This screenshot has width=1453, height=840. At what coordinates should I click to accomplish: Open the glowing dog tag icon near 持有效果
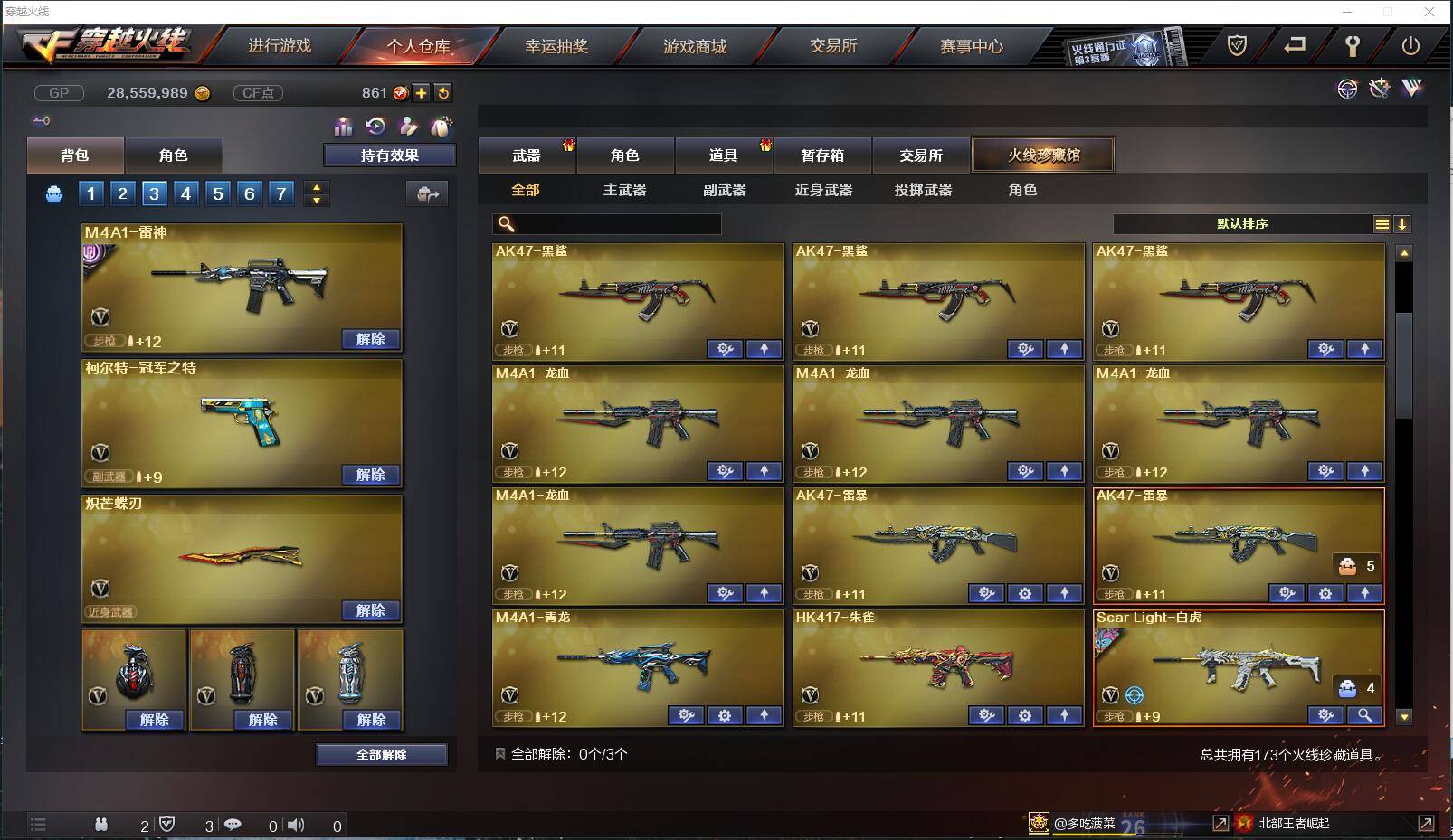tap(442, 127)
